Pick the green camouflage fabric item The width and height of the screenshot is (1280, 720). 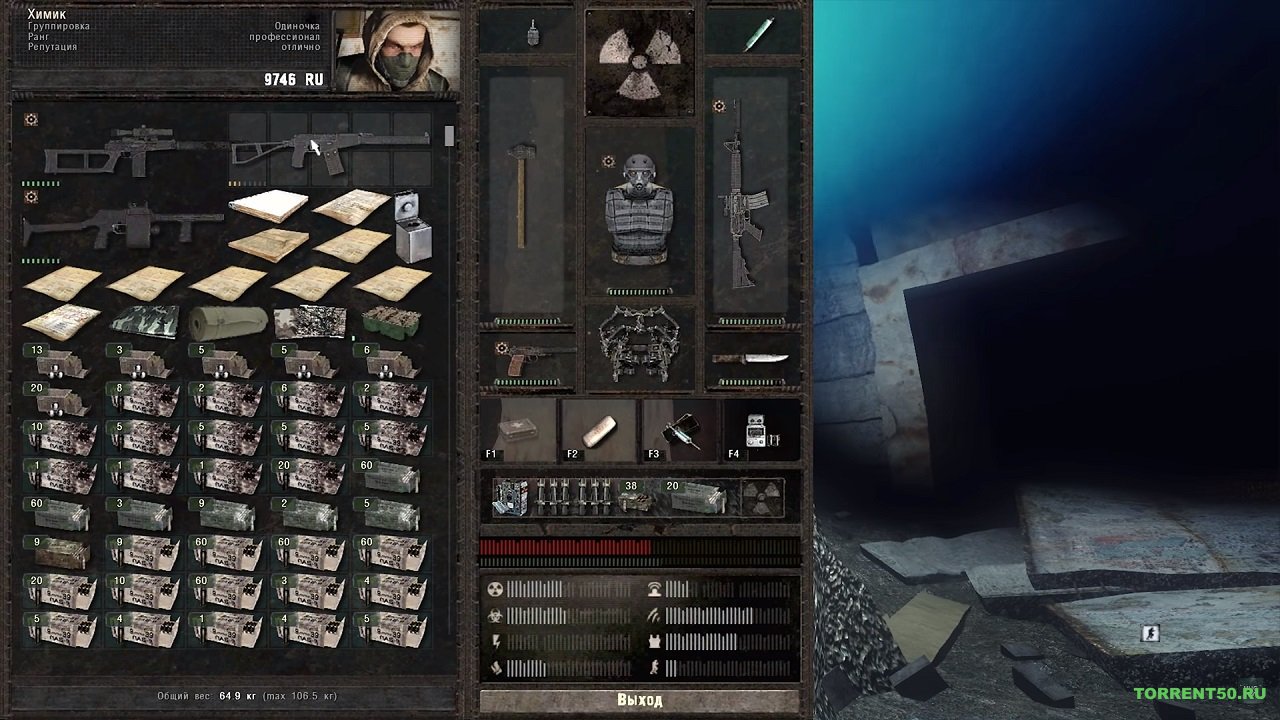pyautogui.click(x=144, y=322)
